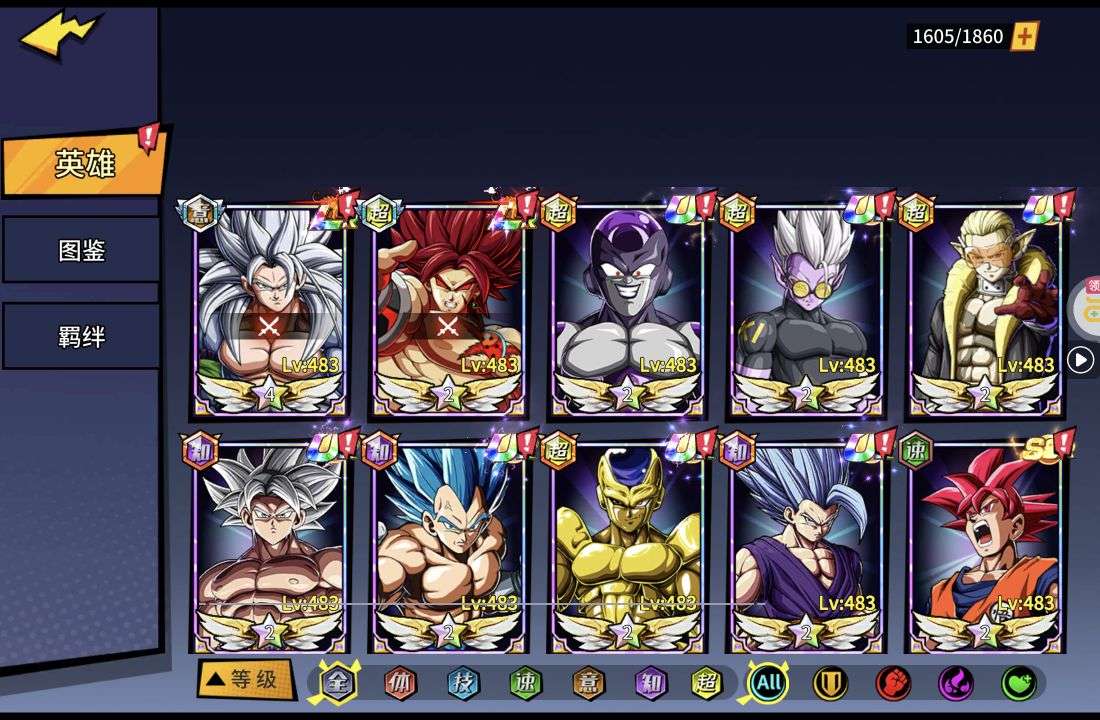The image size is (1100, 720).
Task: Select the silver-haired Super Saiyan 4 hero card
Action: click(270, 305)
